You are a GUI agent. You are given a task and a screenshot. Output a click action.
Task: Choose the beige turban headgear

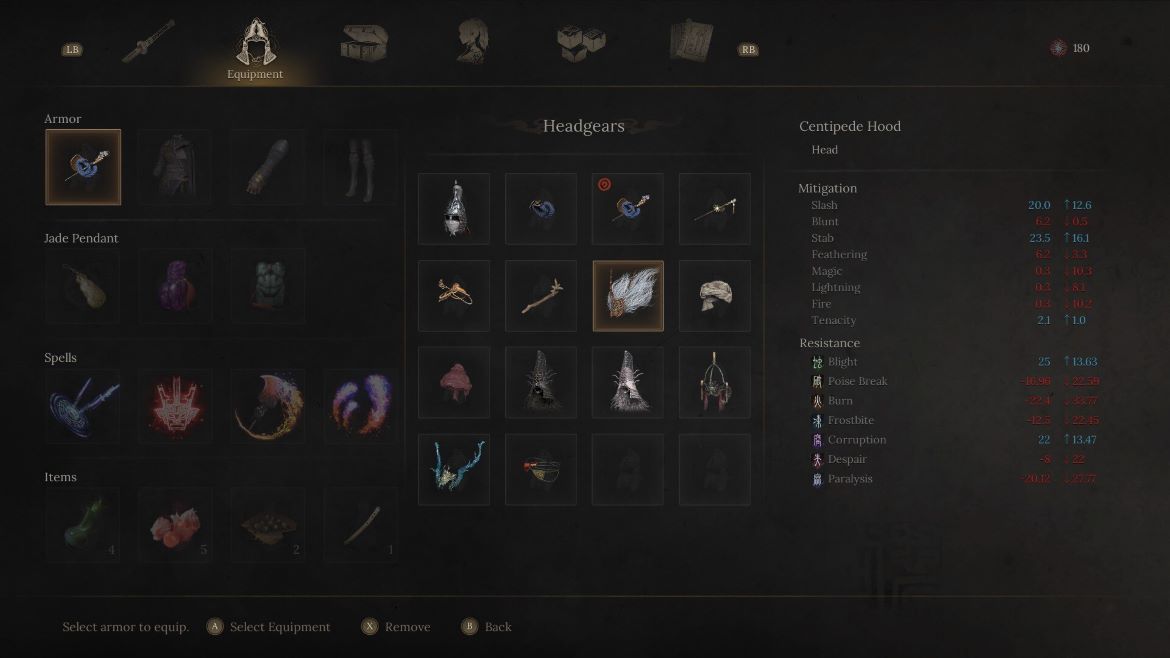(715, 296)
